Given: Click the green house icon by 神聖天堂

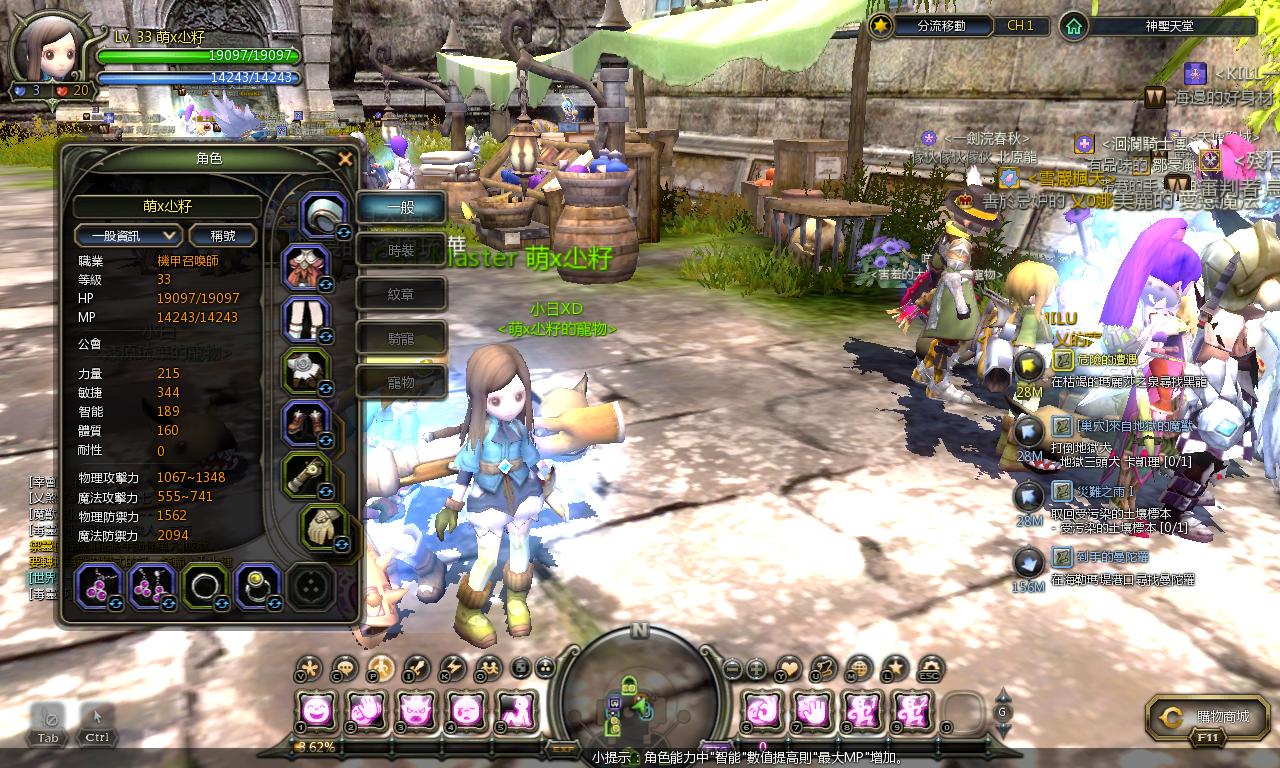Looking at the screenshot, I should point(1073,26).
